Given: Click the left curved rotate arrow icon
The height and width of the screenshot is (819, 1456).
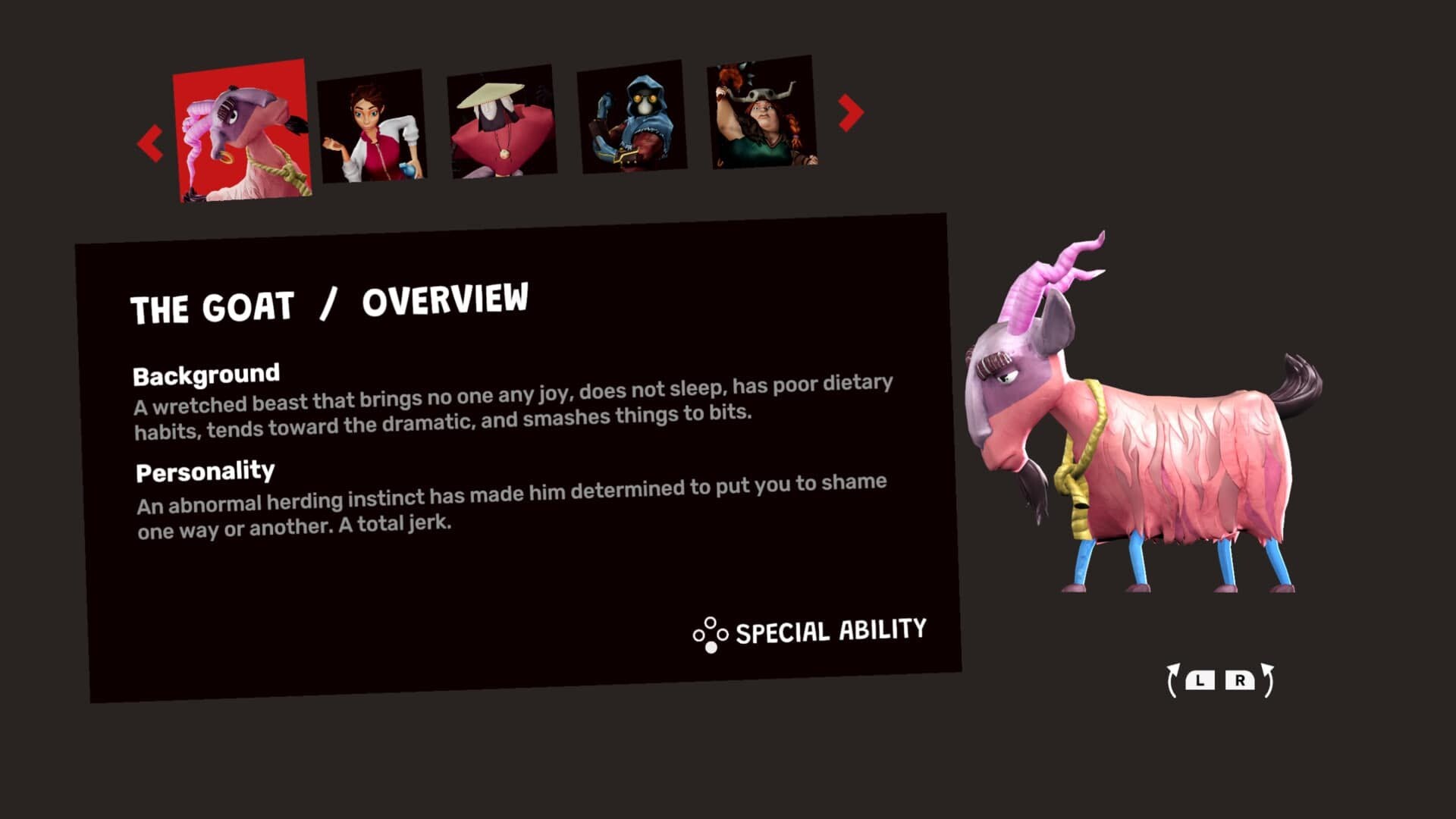Looking at the screenshot, I should tap(1174, 680).
